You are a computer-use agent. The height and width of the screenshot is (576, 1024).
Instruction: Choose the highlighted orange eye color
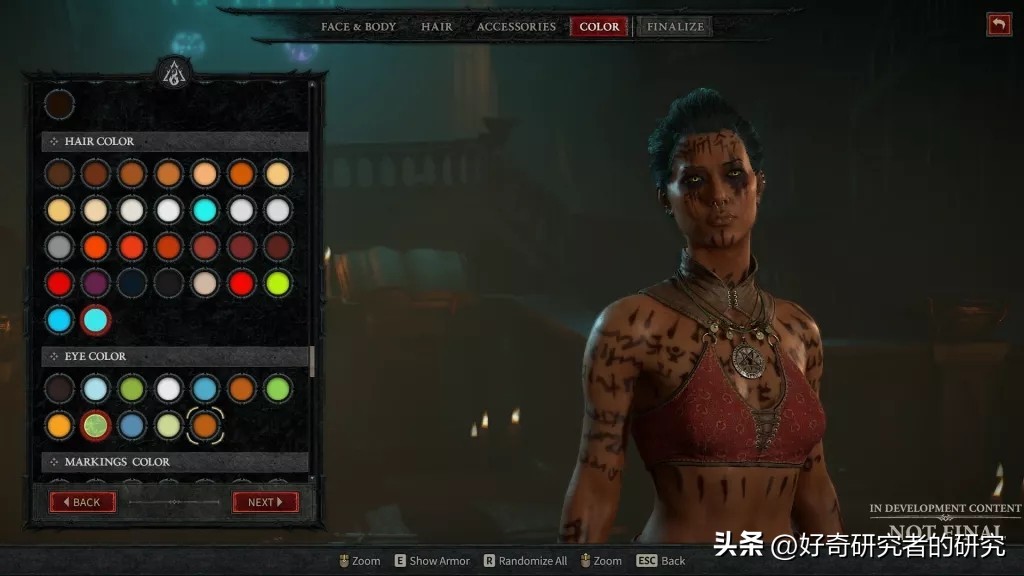205,425
